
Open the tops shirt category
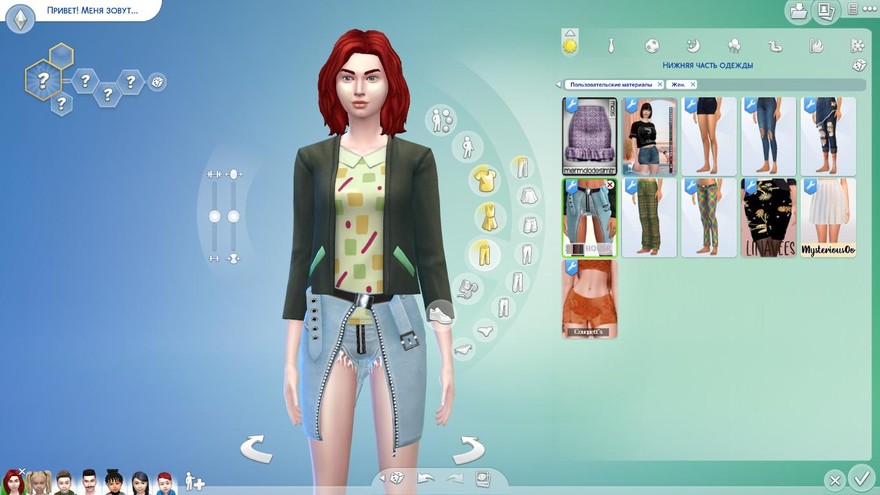pos(485,180)
